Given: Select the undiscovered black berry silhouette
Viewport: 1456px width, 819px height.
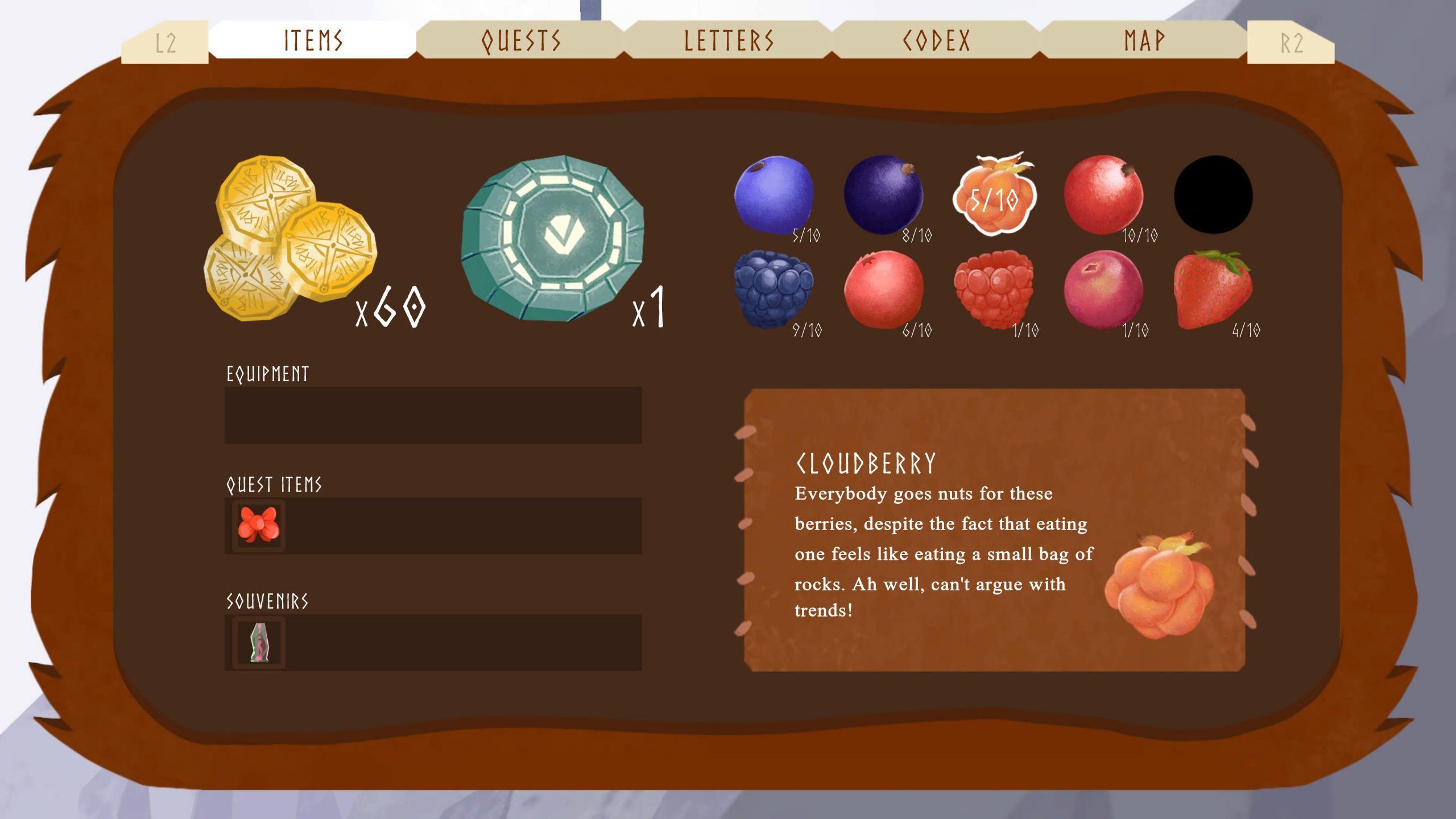Looking at the screenshot, I should tap(1213, 195).
